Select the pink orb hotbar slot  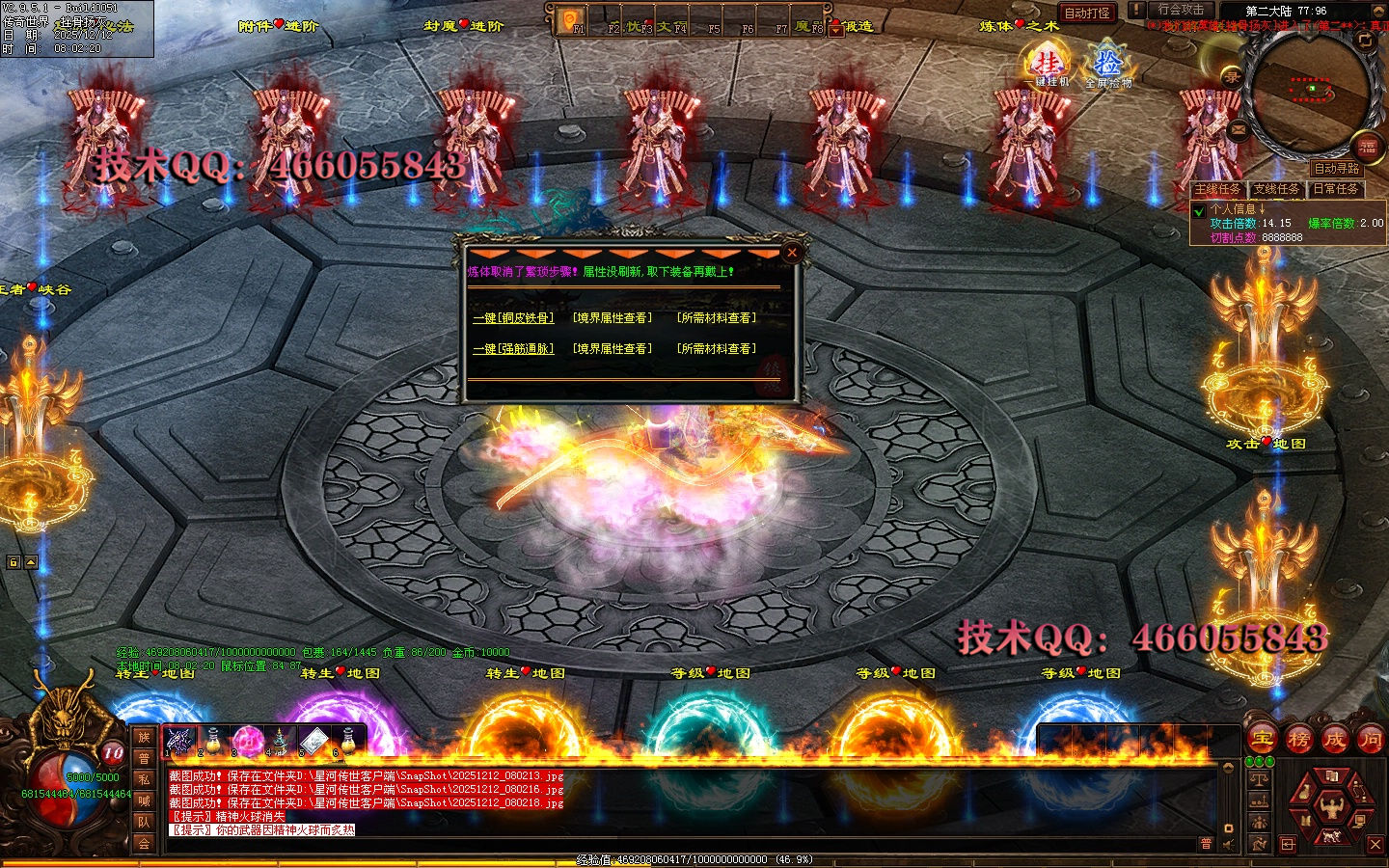point(247,741)
